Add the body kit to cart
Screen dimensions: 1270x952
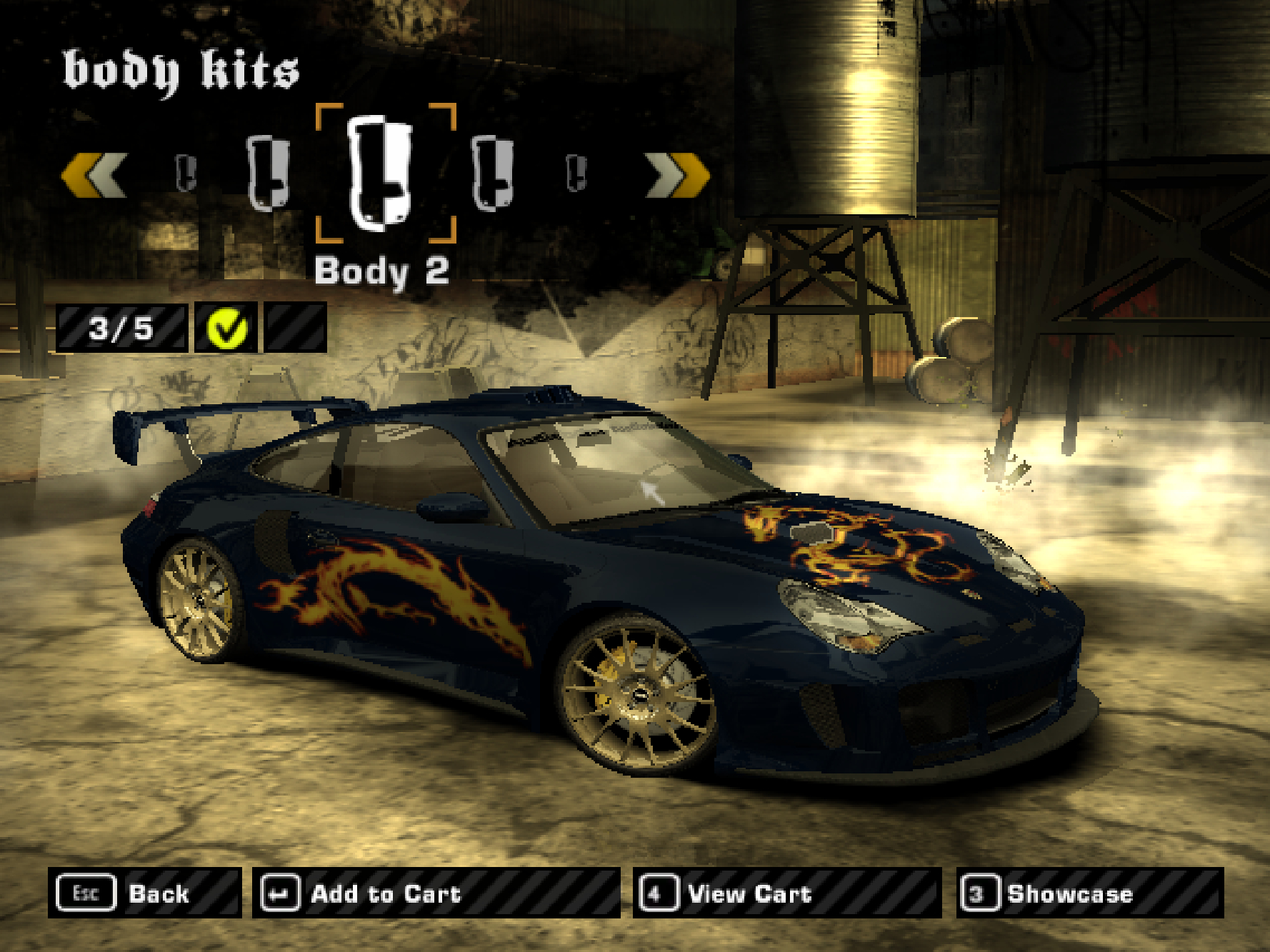pyautogui.click(x=435, y=893)
